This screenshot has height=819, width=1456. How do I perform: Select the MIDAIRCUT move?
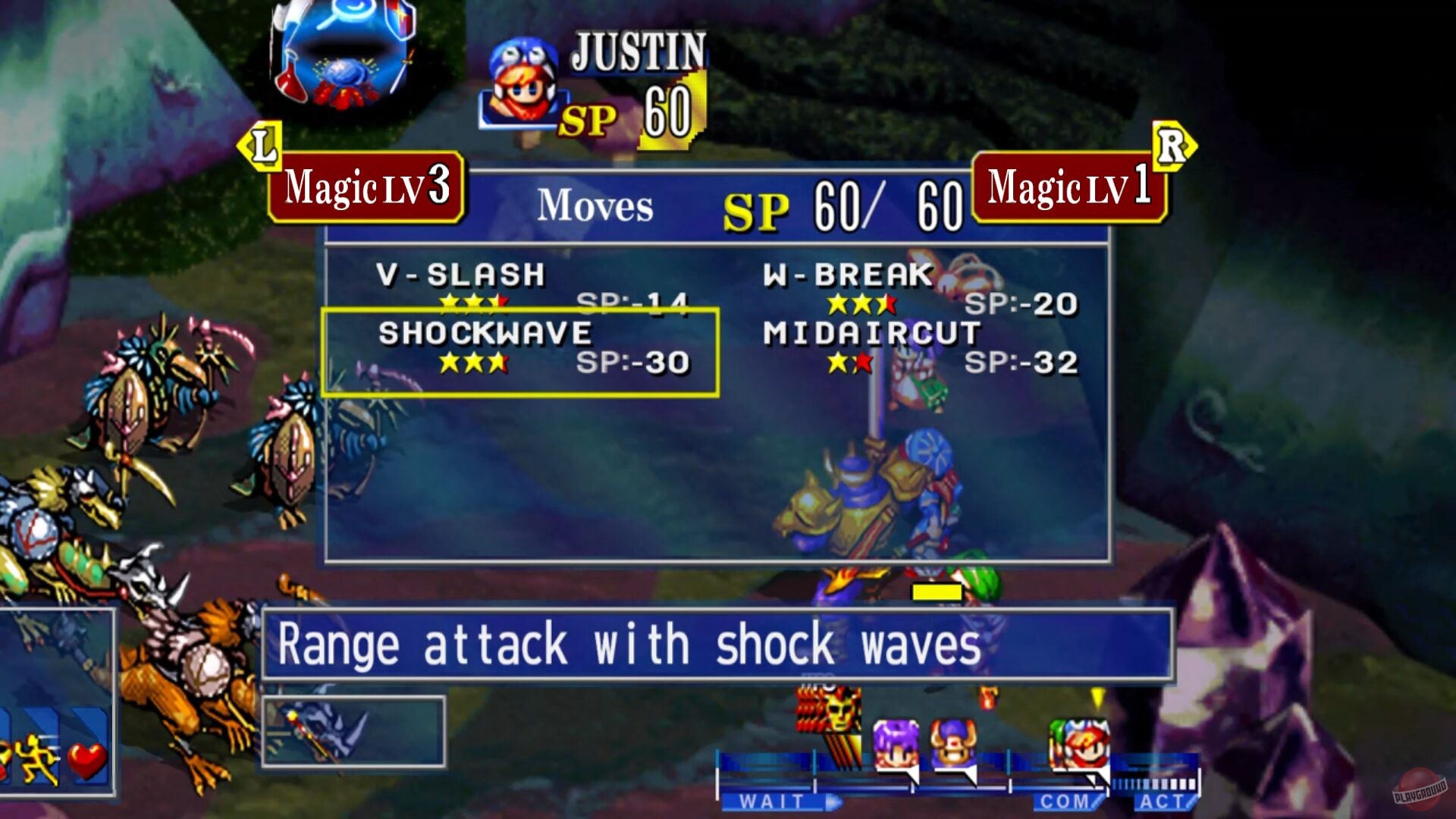pyautogui.click(x=871, y=331)
